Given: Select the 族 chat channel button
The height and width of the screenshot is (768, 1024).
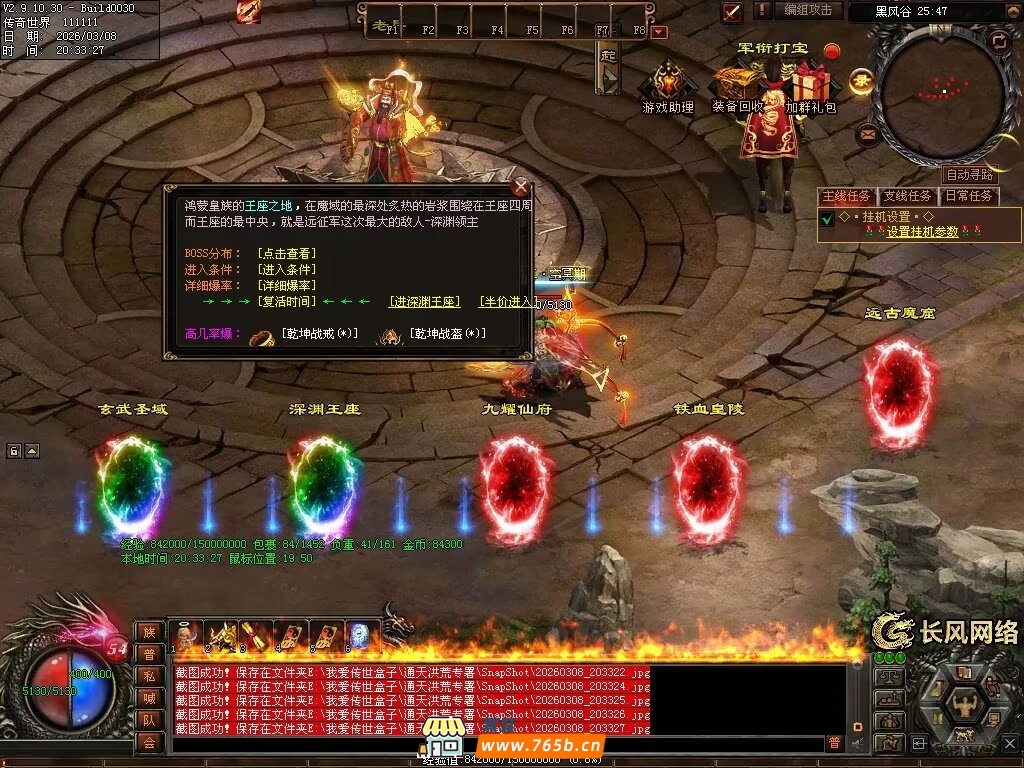Looking at the screenshot, I should coord(149,632).
